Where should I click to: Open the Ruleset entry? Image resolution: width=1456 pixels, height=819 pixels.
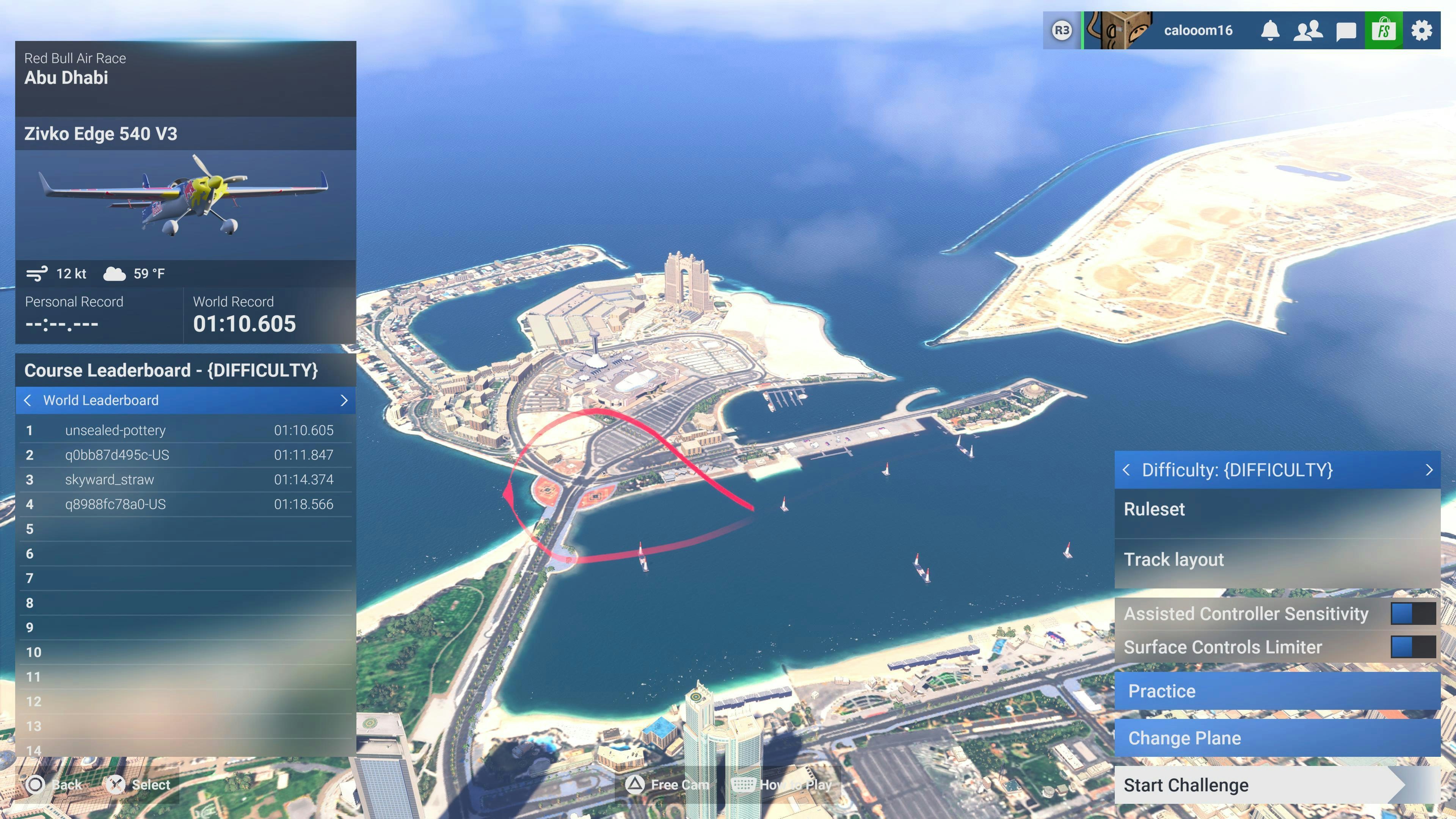point(1276,509)
